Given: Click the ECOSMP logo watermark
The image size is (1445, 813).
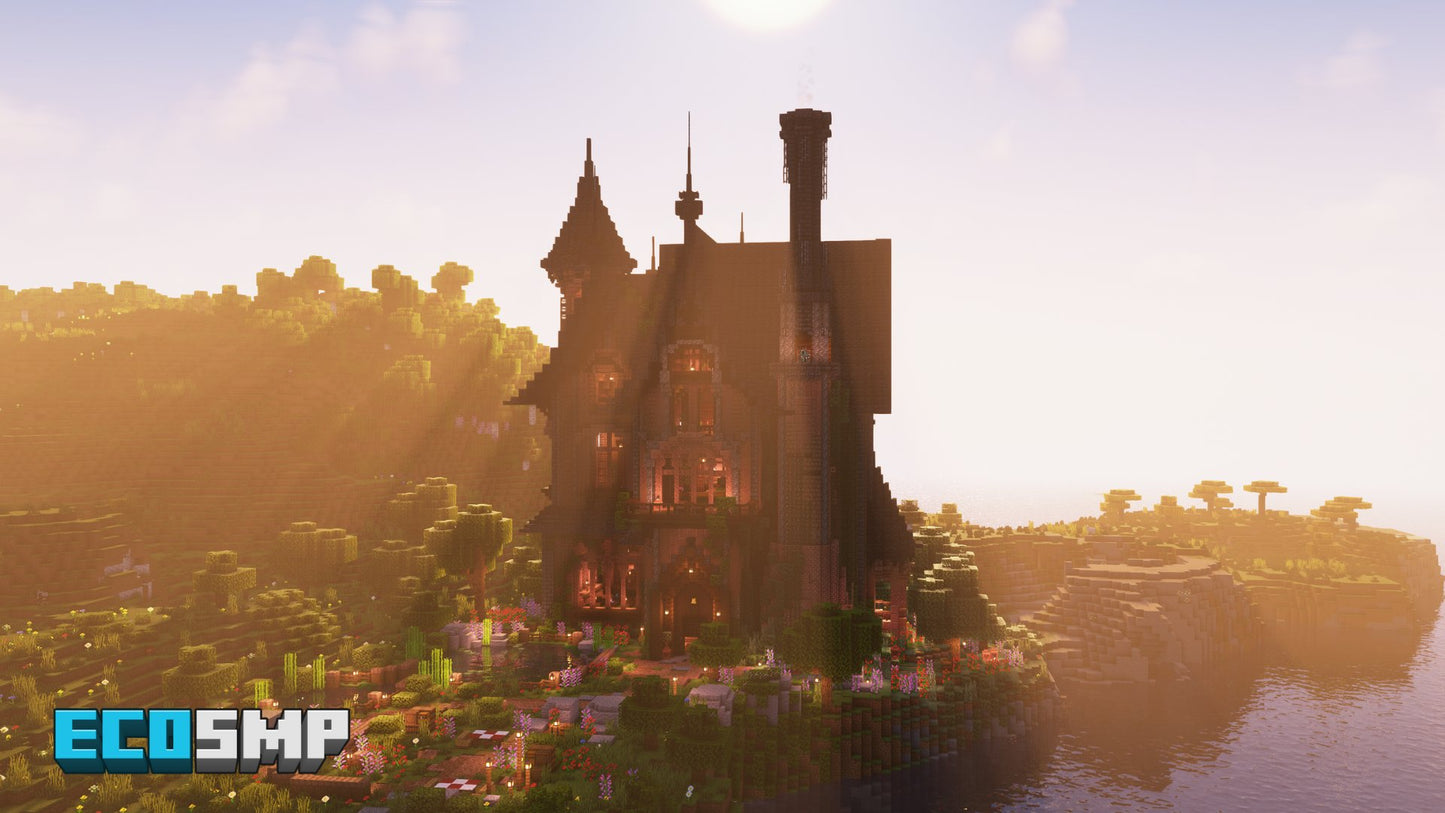Looking at the screenshot, I should [200, 740].
